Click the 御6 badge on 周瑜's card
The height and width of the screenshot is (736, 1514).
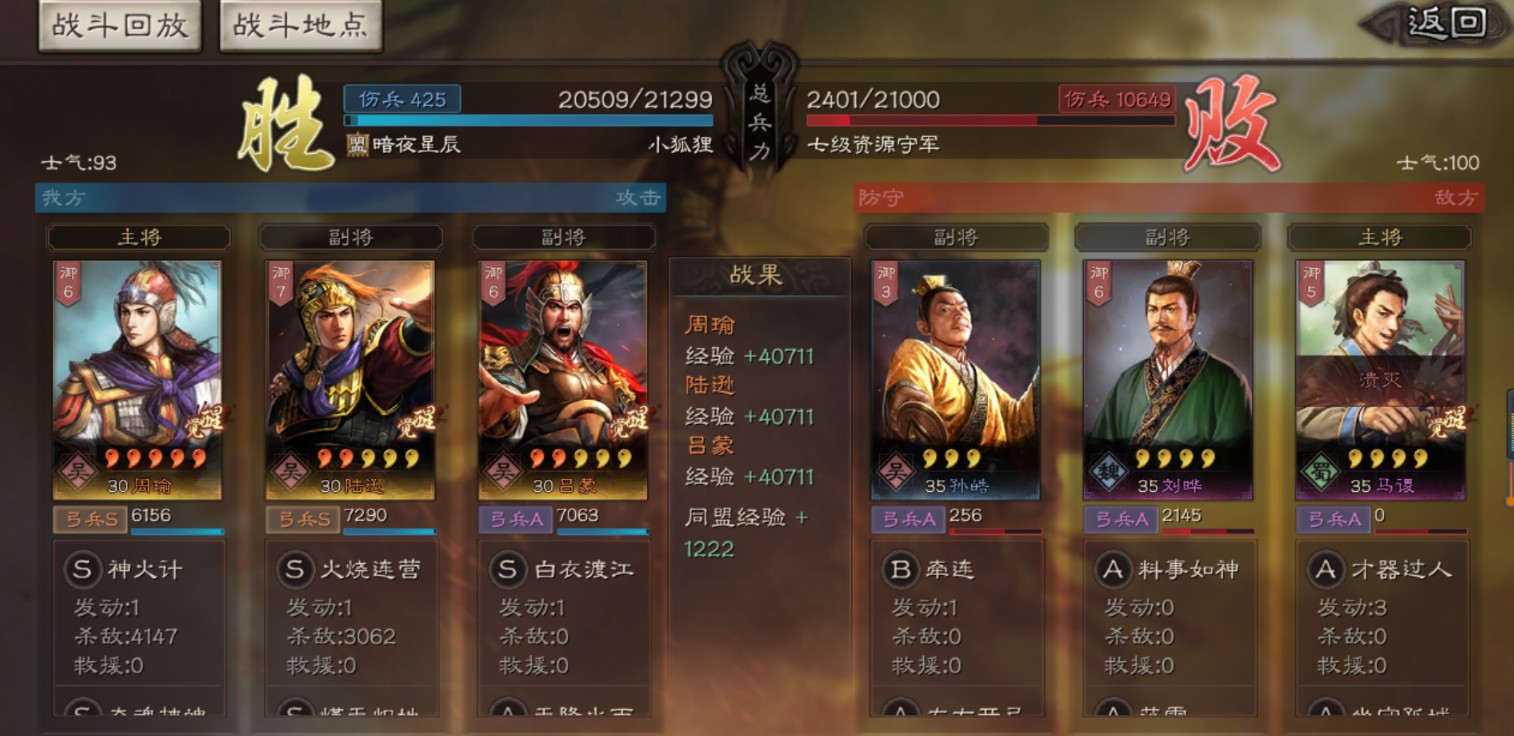70,283
